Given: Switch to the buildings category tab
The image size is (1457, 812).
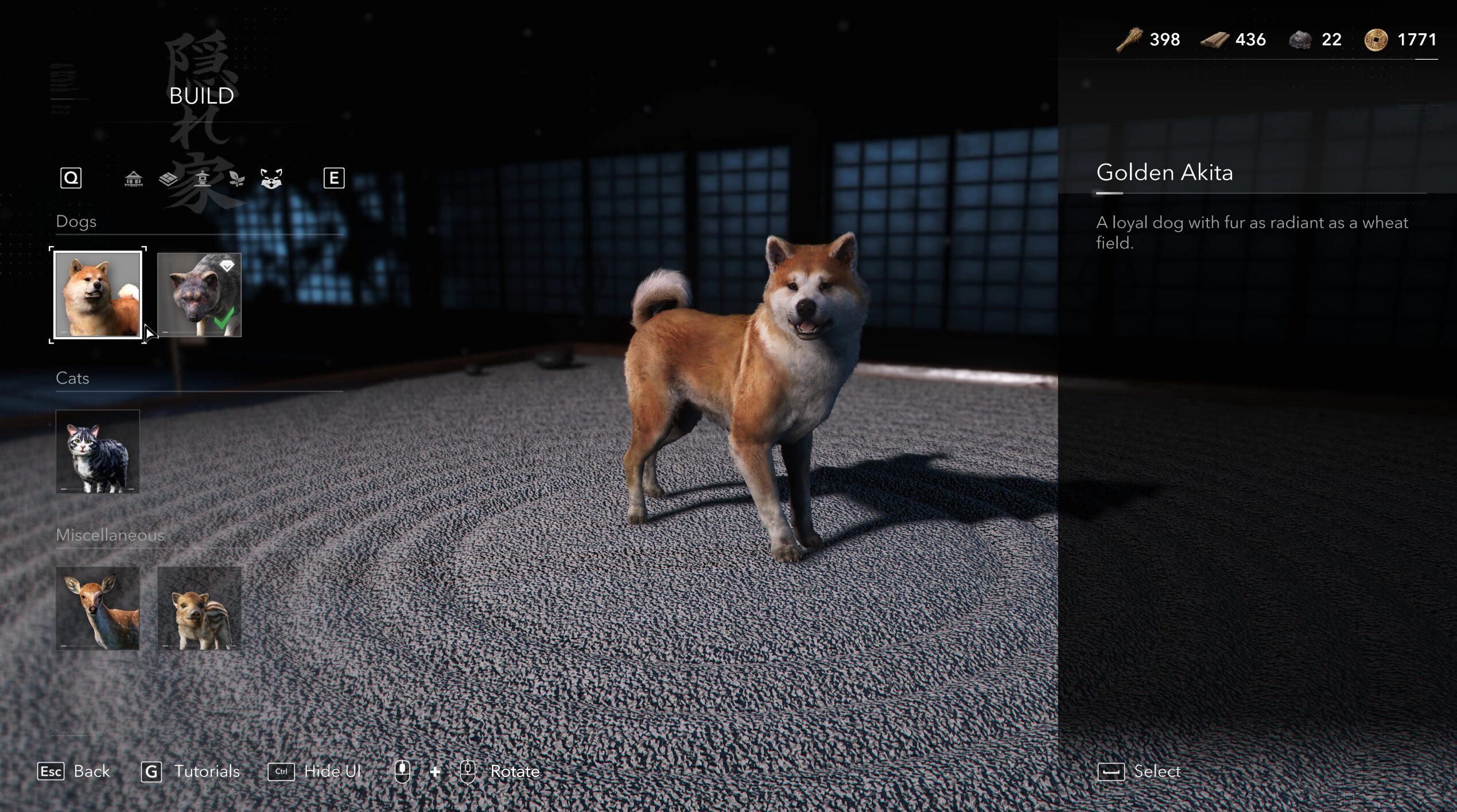Looking at the screenshot, I should pyautogui.click(x=134, y=179).
